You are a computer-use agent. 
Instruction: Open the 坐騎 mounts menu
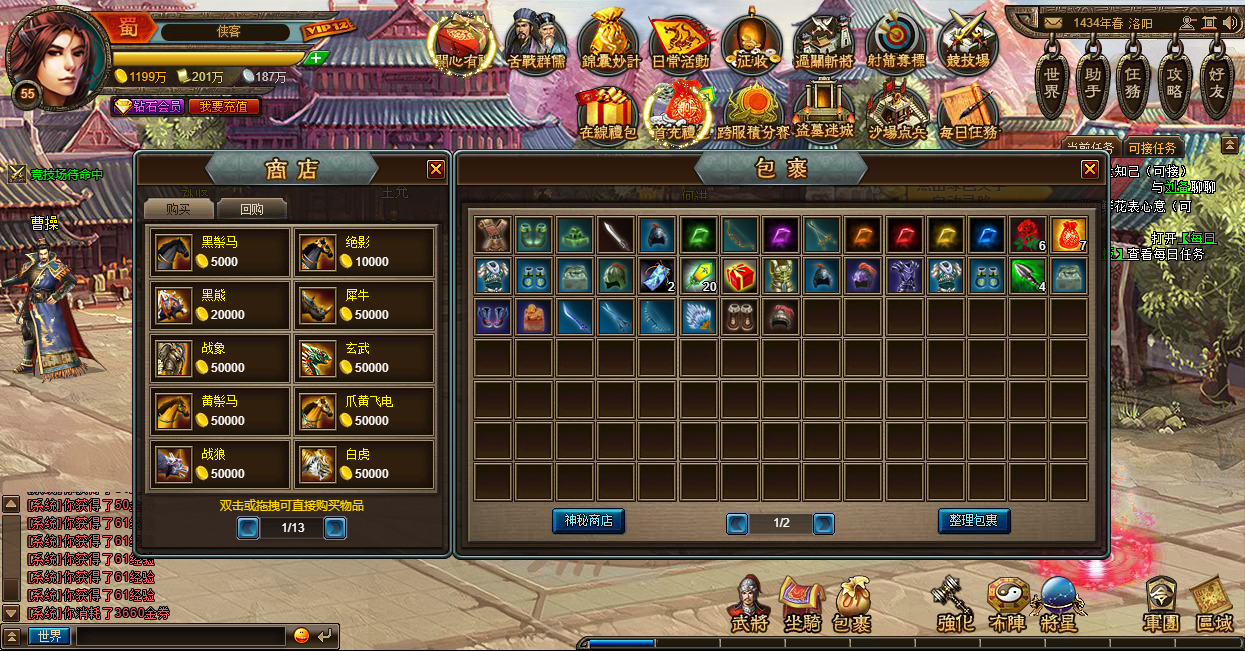pos(801,603)
